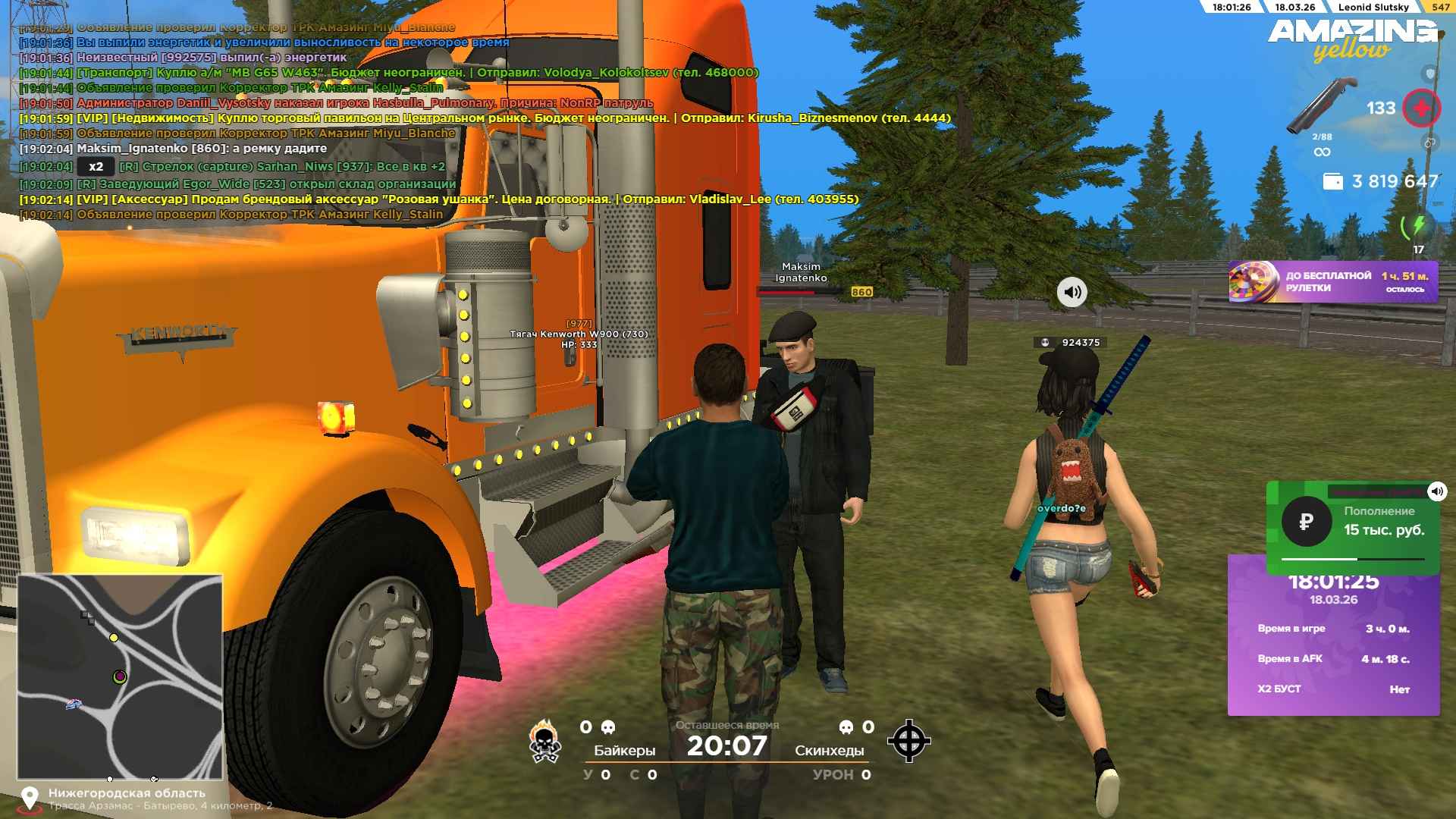Toggle the voice speaker icon above player
Screen dimensions: 1456x819
click(1072, 292)
